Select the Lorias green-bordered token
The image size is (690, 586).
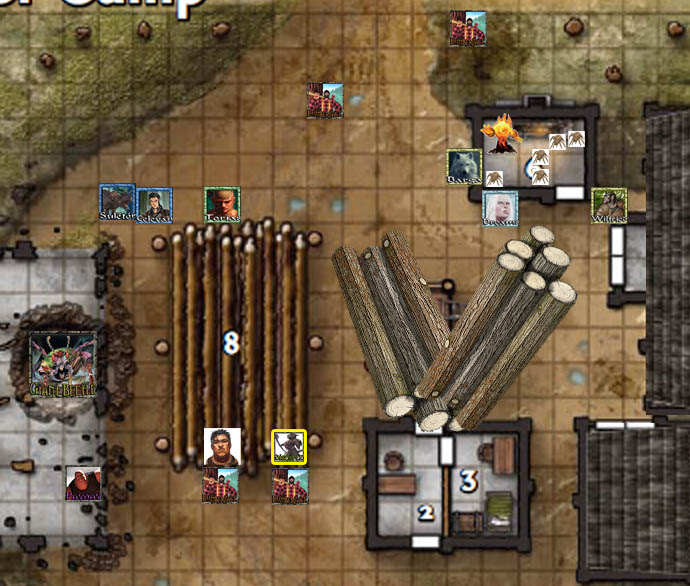(x=222, y=205)
